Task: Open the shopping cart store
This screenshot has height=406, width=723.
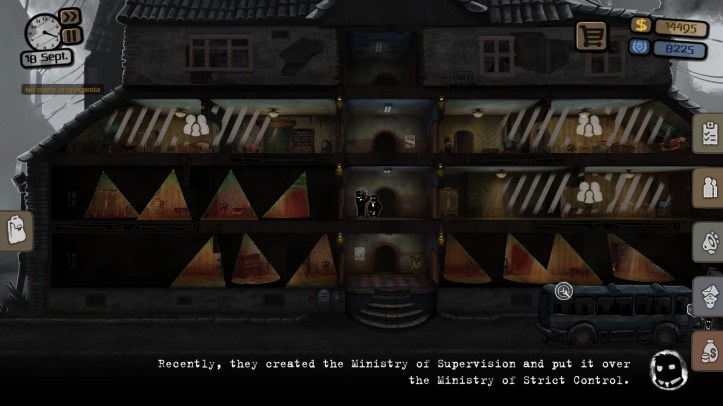Action: [x=591, y=36]
